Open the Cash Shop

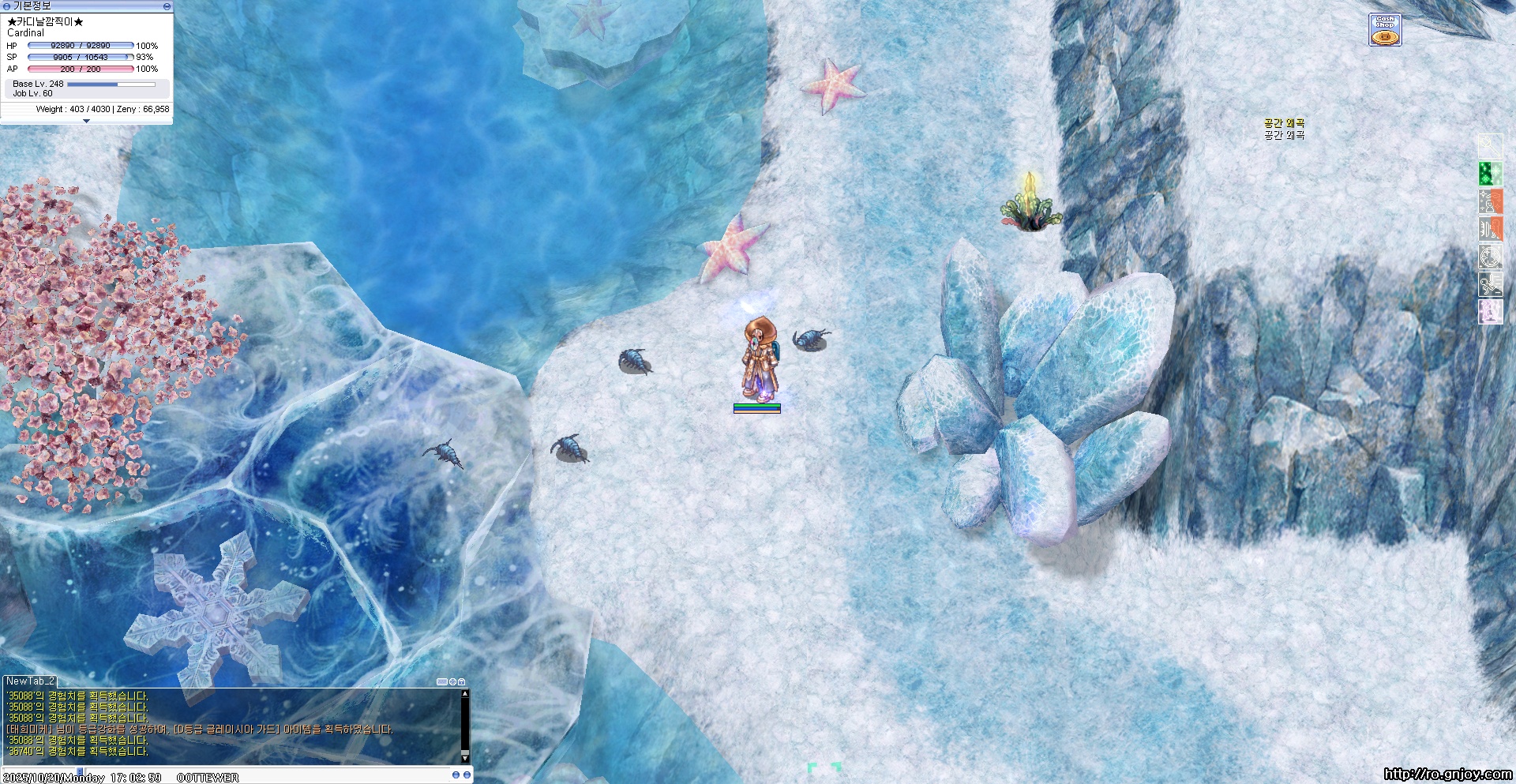[x=1385, y=30]
